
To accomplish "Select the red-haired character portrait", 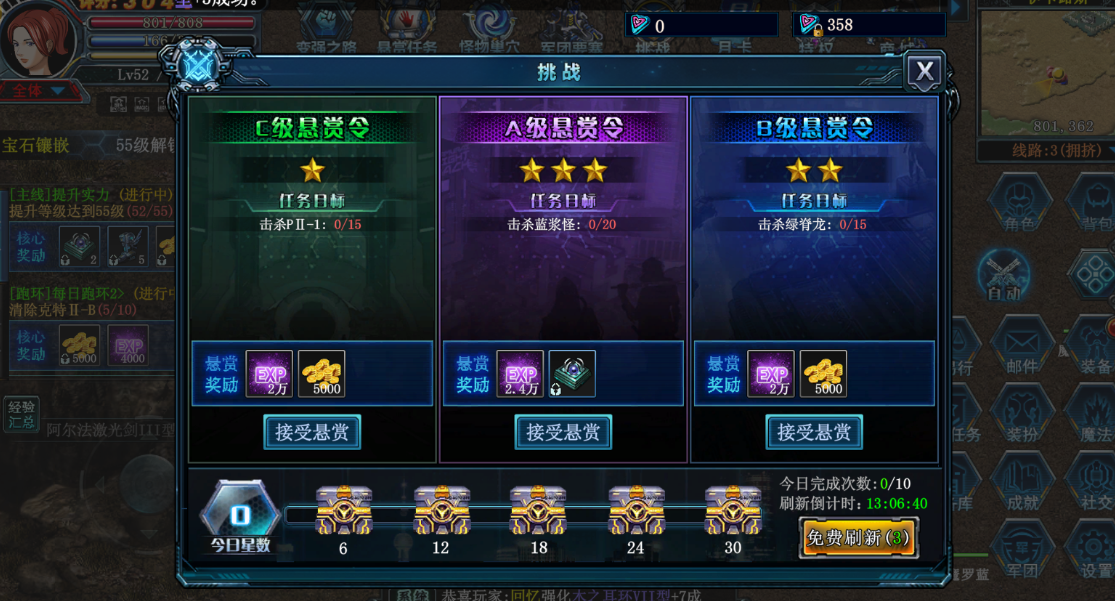I will [40, 40].
